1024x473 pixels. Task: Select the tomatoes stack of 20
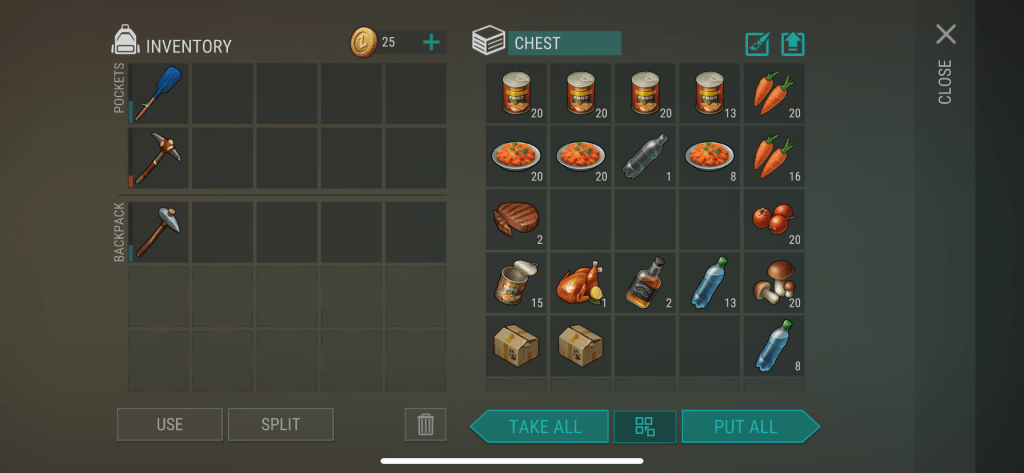[773, 220]
